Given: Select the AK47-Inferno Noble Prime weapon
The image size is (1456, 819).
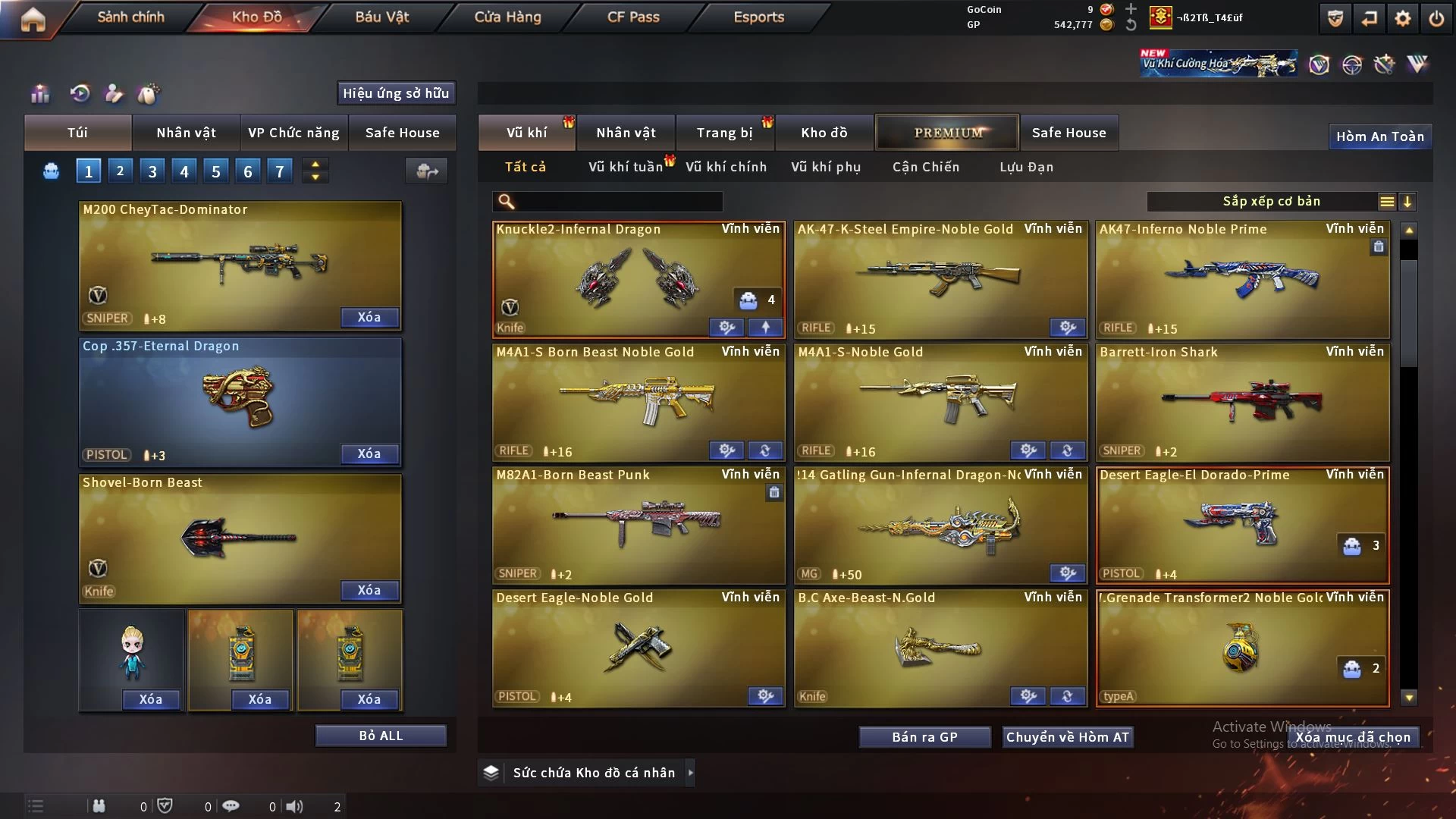Looking at the screenshot, I should pyautogui.click(x=1242, y=279).
